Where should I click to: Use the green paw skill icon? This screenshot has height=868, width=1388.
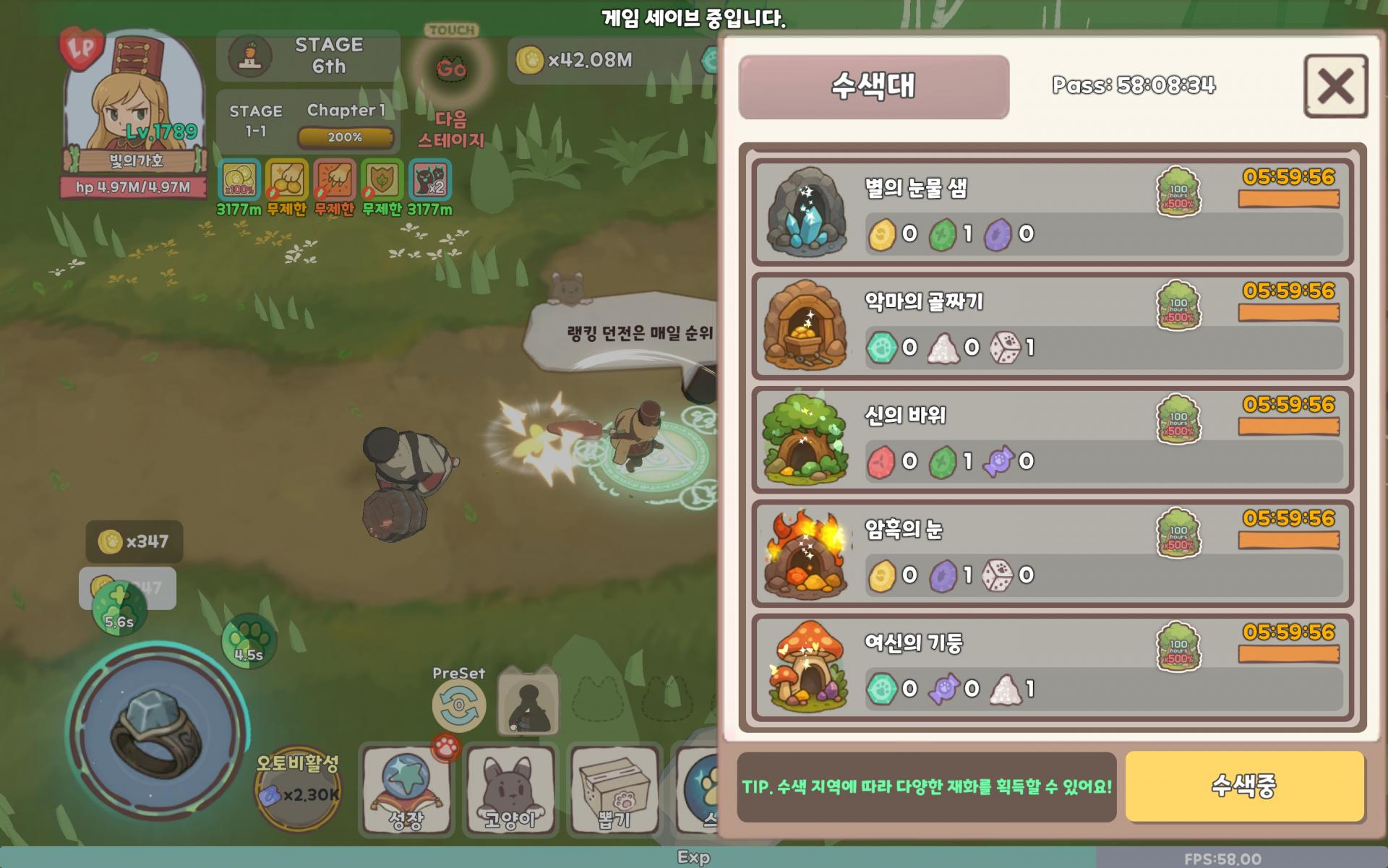[248, 640]
